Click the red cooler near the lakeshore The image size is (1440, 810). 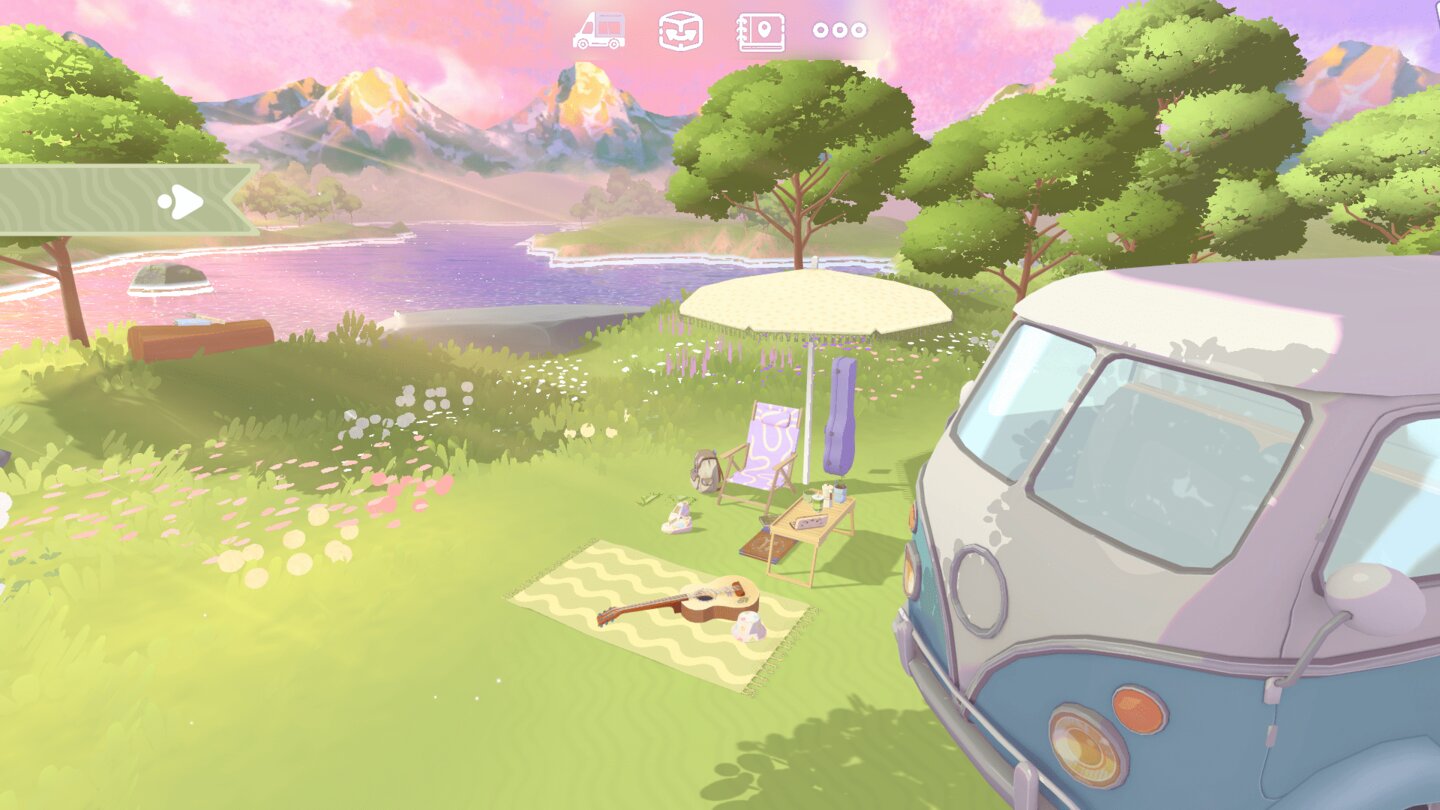200,335
